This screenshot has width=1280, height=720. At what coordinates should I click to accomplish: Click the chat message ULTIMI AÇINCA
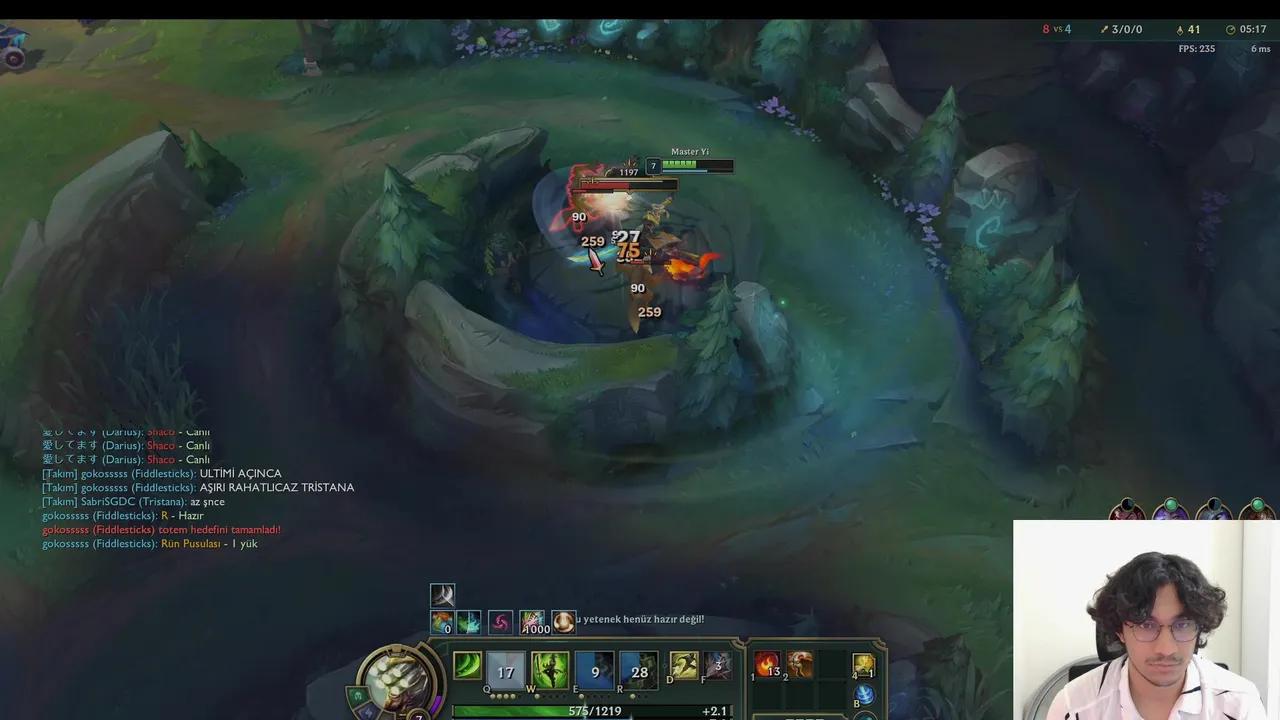[240, 473]
